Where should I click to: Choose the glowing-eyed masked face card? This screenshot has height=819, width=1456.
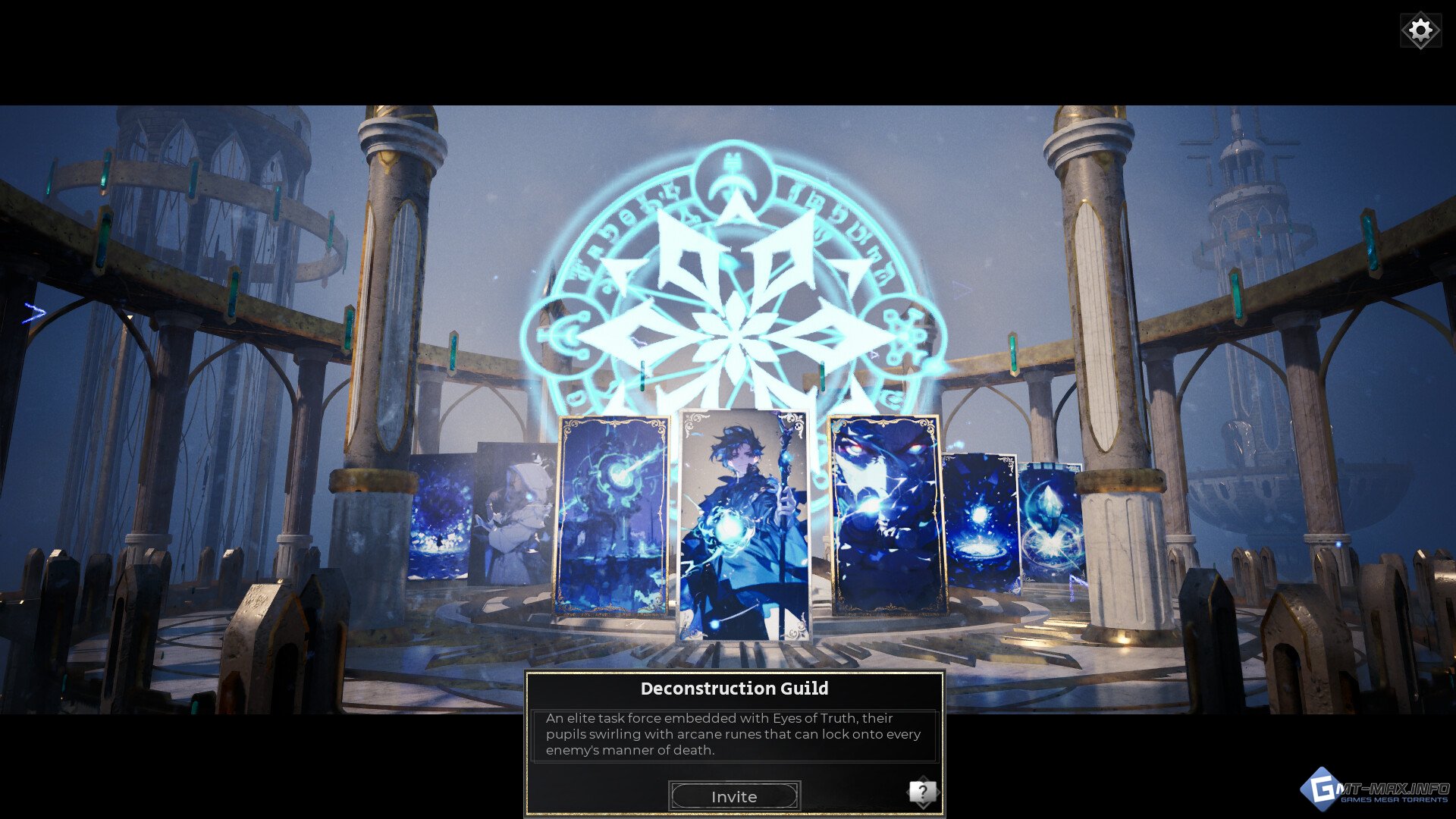tap(886, 514)
